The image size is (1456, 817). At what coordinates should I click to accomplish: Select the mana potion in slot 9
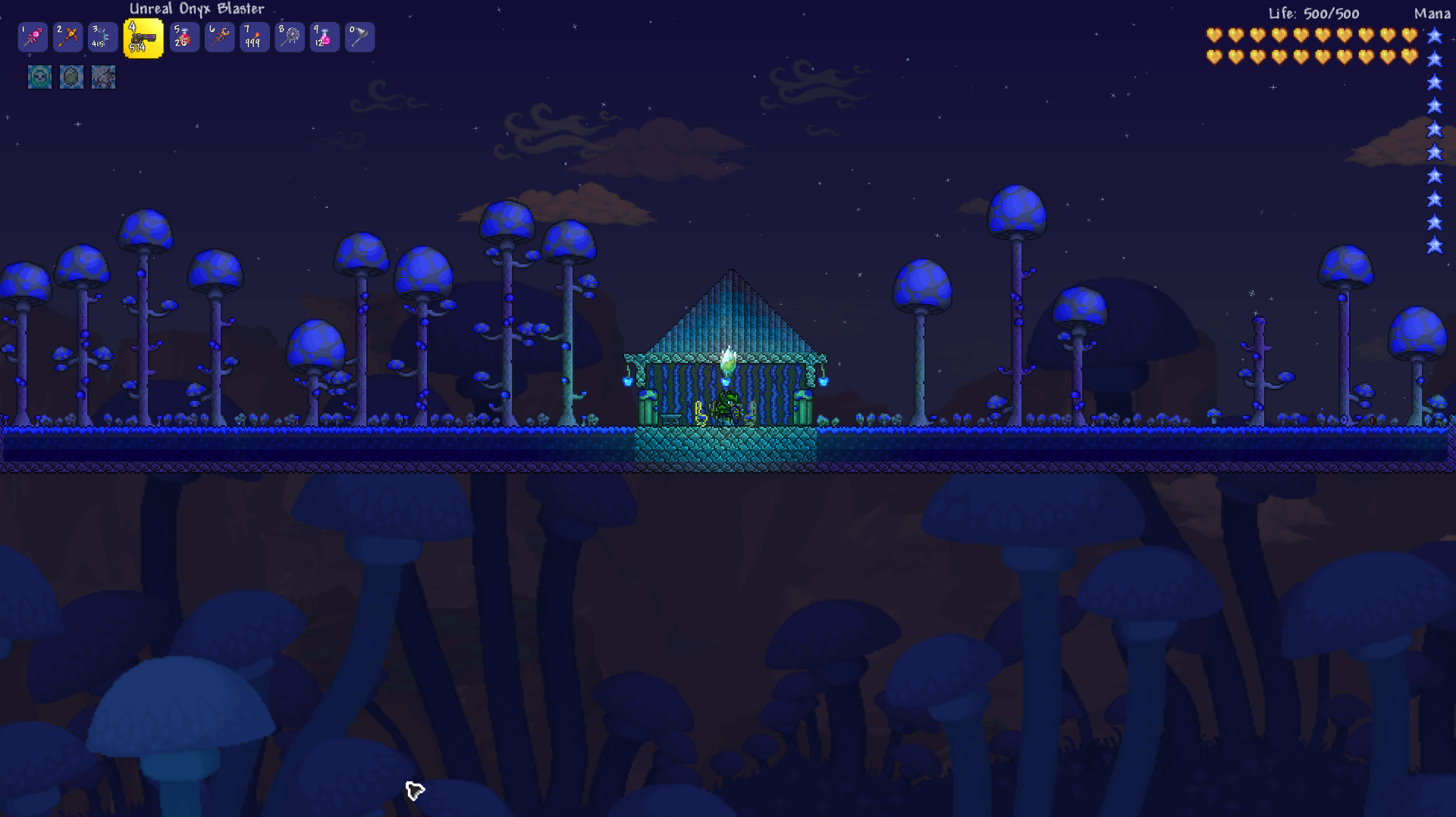[324, 36]
